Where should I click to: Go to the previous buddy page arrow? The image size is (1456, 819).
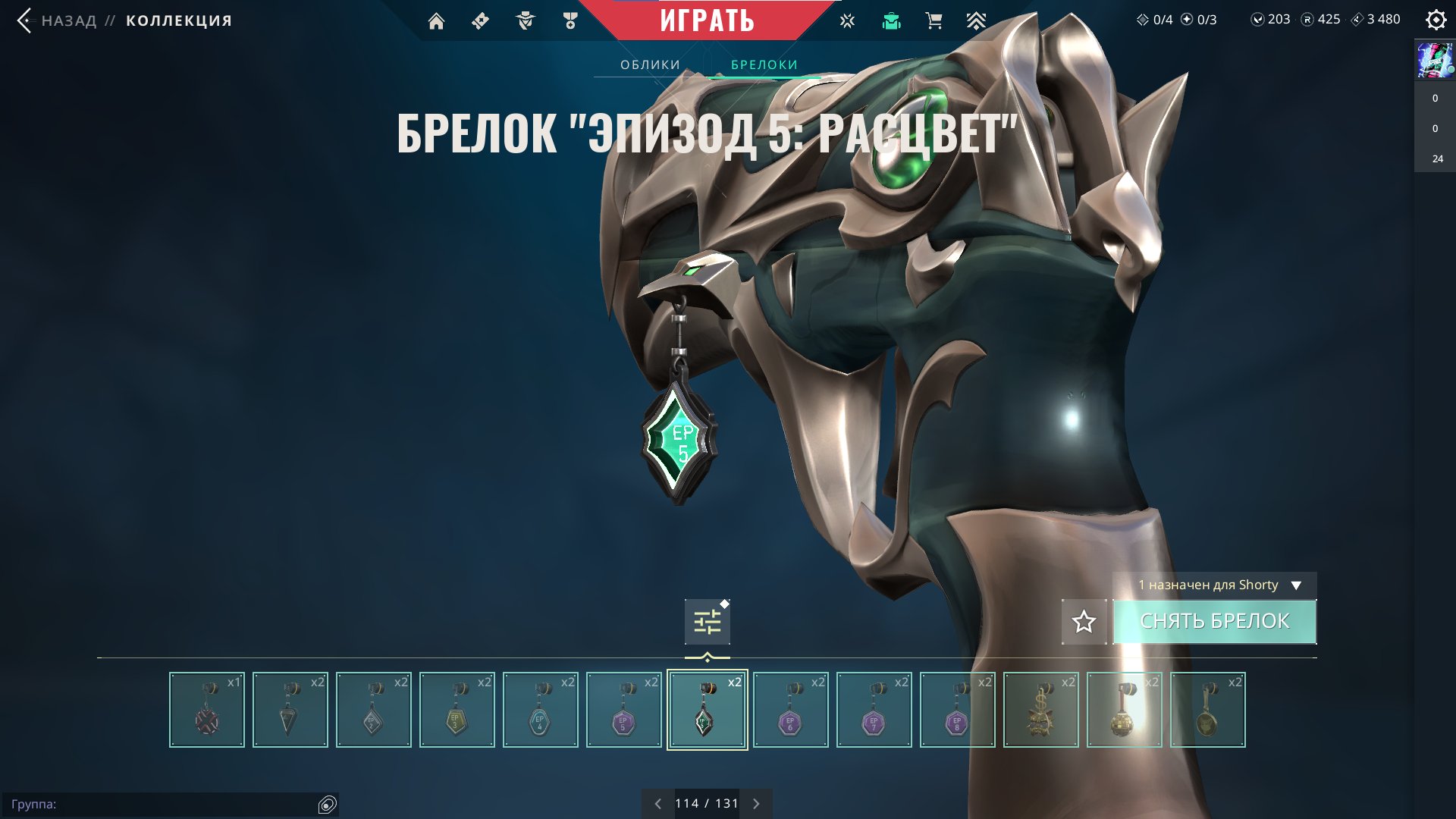[x=657, y=804]
